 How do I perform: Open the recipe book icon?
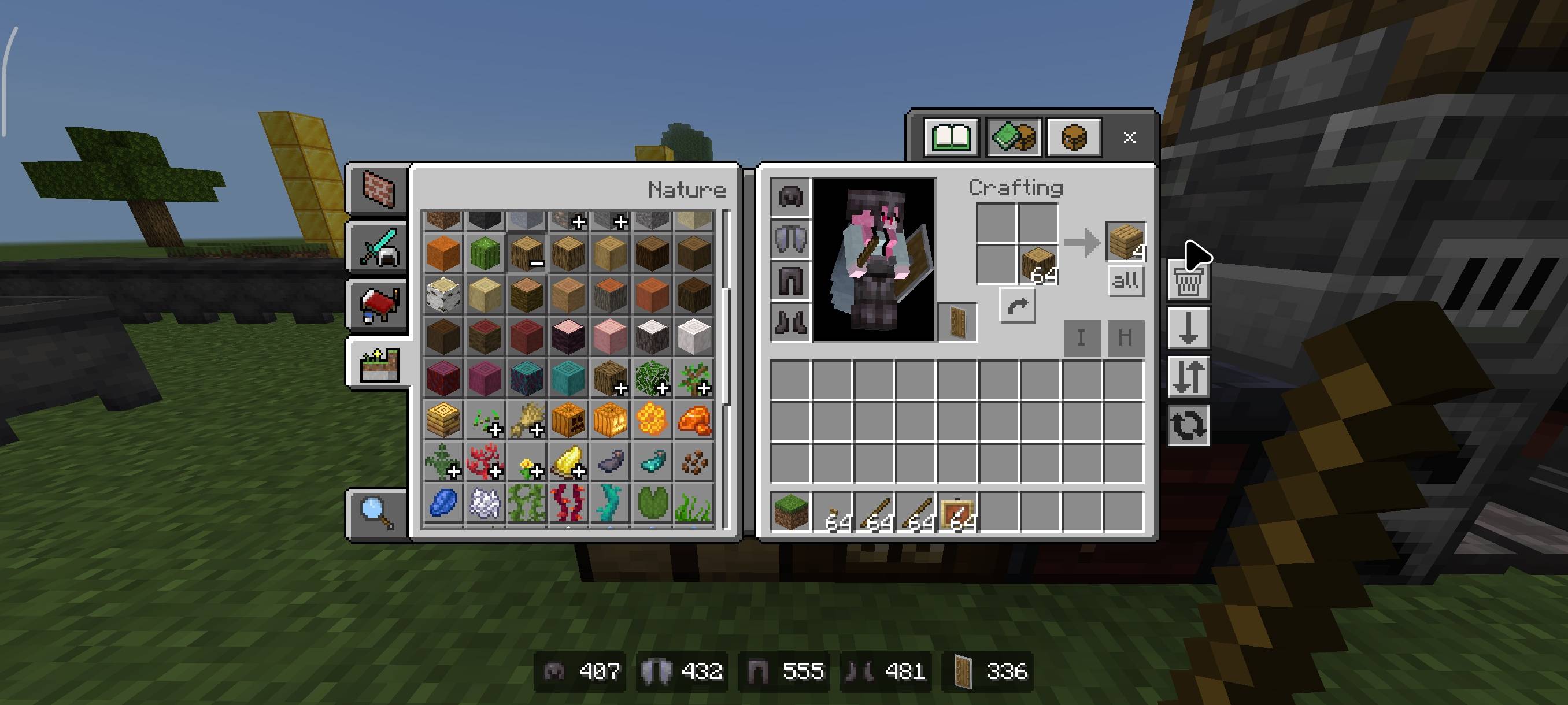point(953,138)
